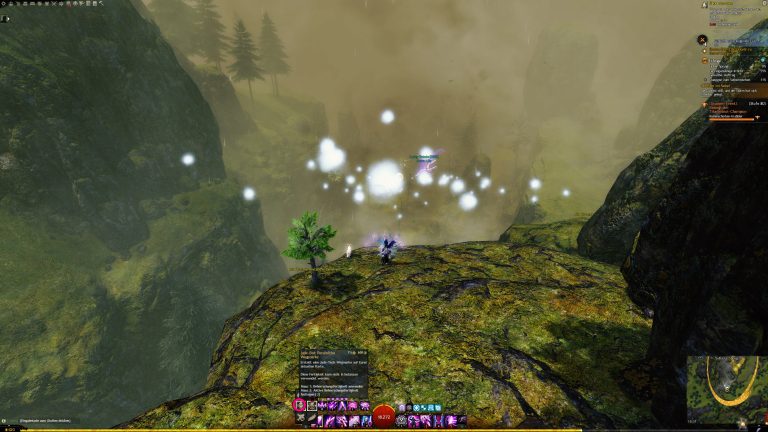Image resolution: width=768 pixels, height=432 pixels.
Task: Click the crossed-swords icon in the objective tracker
Action: [703, 40]
